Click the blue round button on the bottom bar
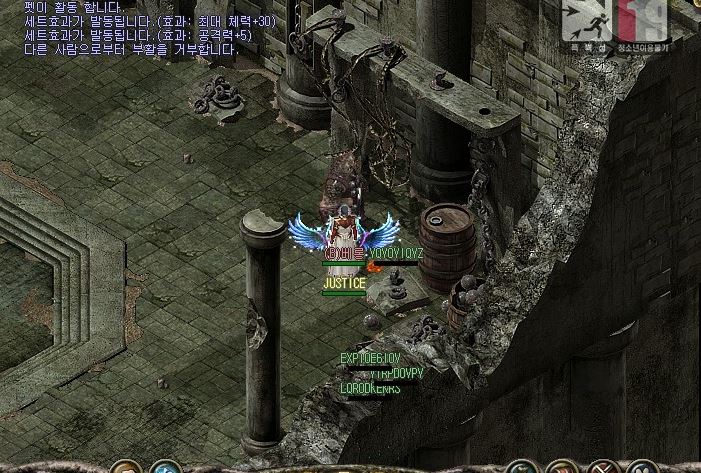The width and height of the screenshot is (701, 473). click(x=164, y=468)
